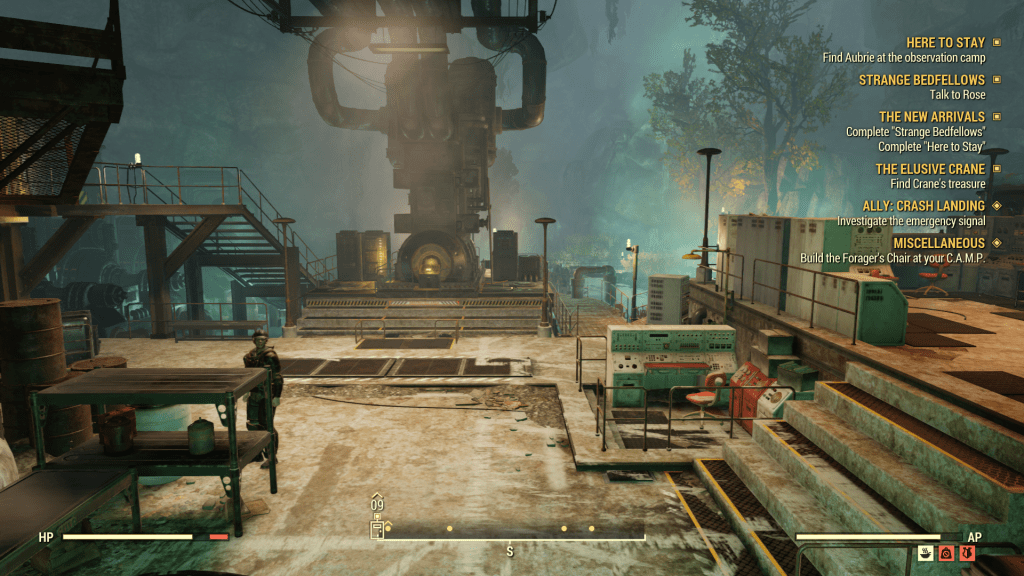Image resolution: width=1024 pixels, height=576 pixels.
Task: Click the red torso armor status icon
Action: [x=966, y=552]
